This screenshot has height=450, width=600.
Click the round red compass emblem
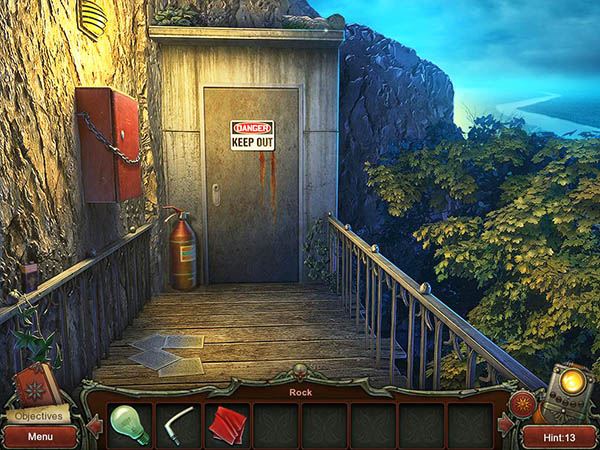tap(521, 405)
